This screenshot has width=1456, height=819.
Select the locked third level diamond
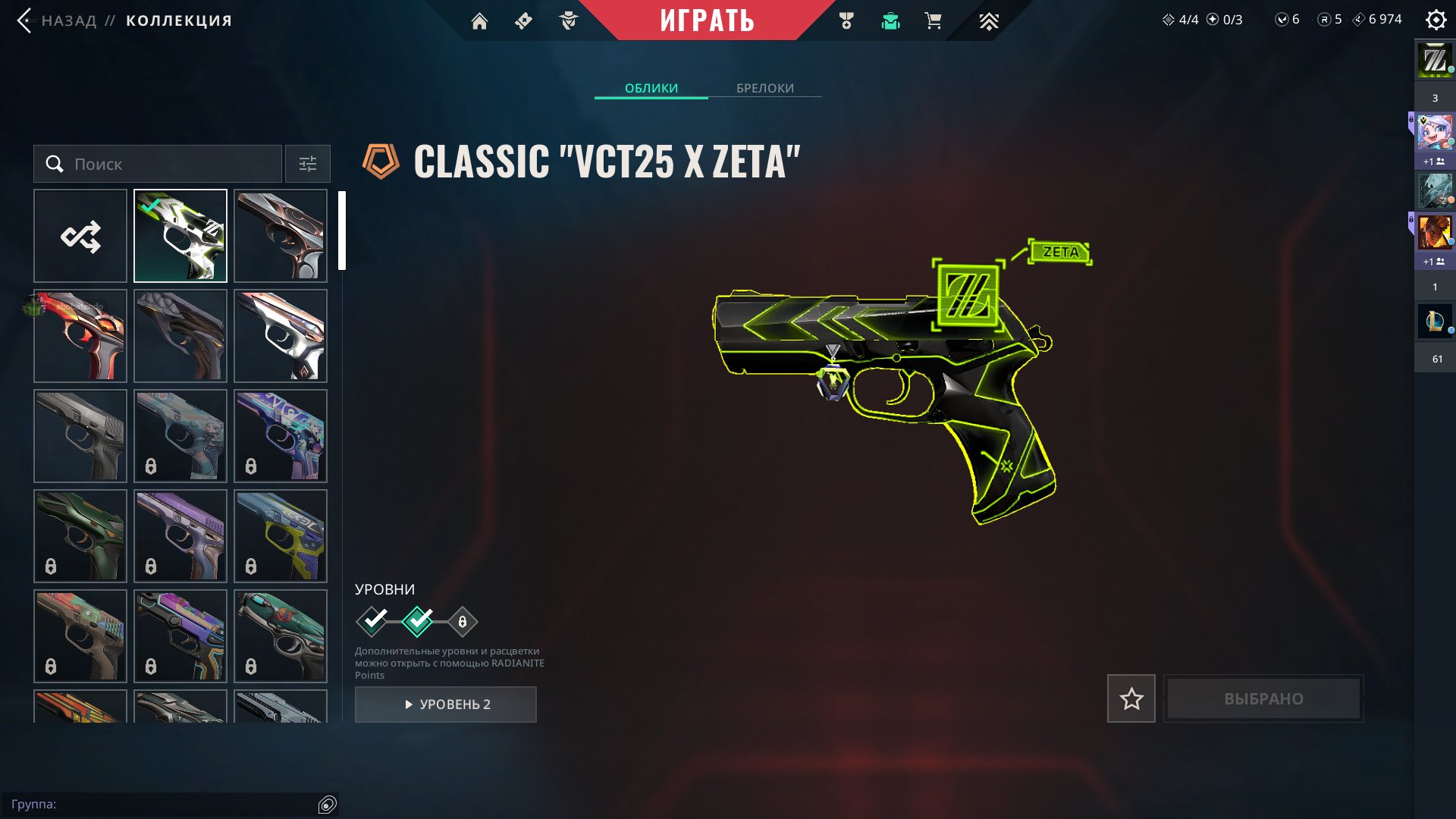(462, 622)
